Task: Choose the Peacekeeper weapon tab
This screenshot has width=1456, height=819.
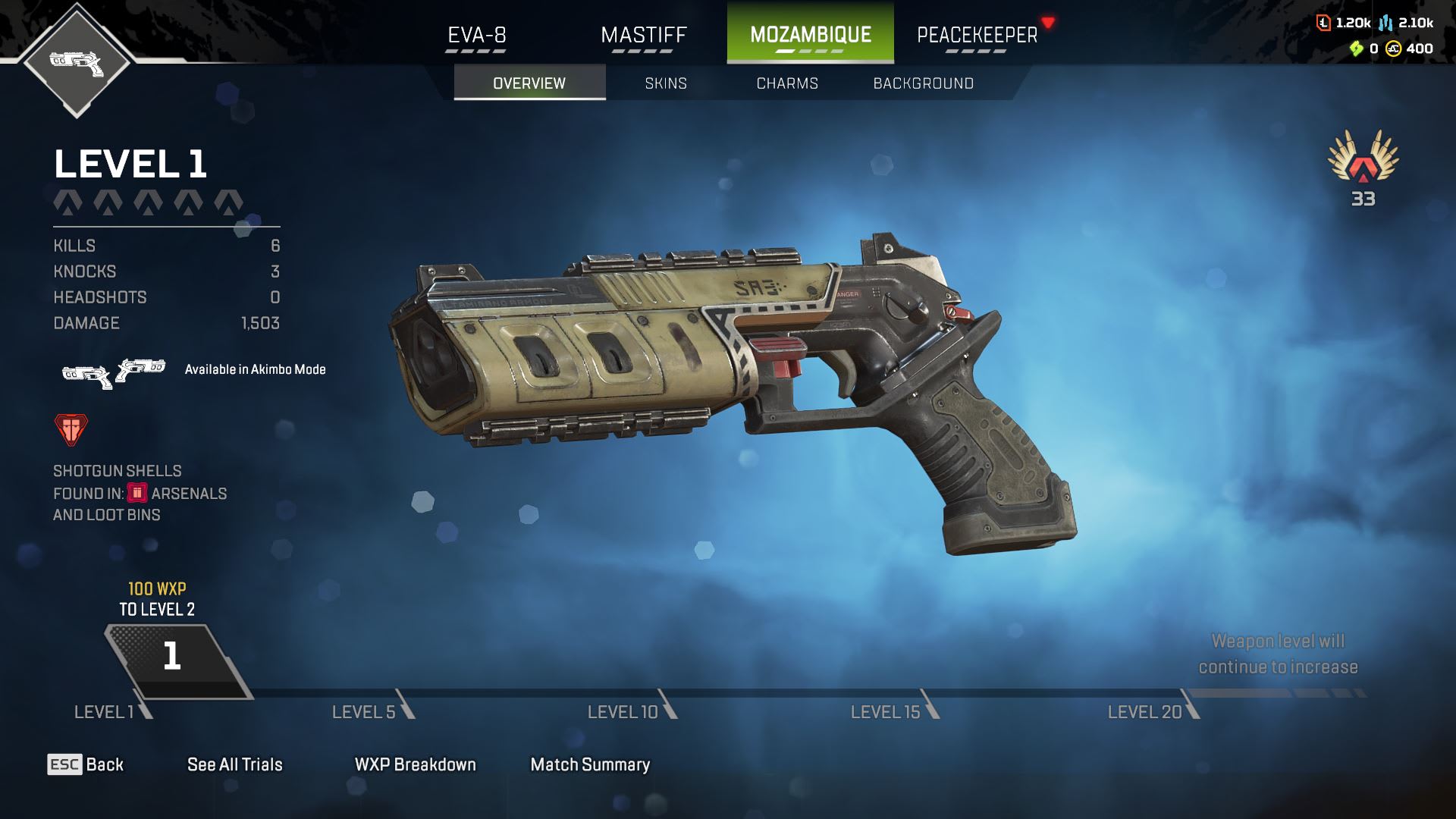Action: point(977,35)
